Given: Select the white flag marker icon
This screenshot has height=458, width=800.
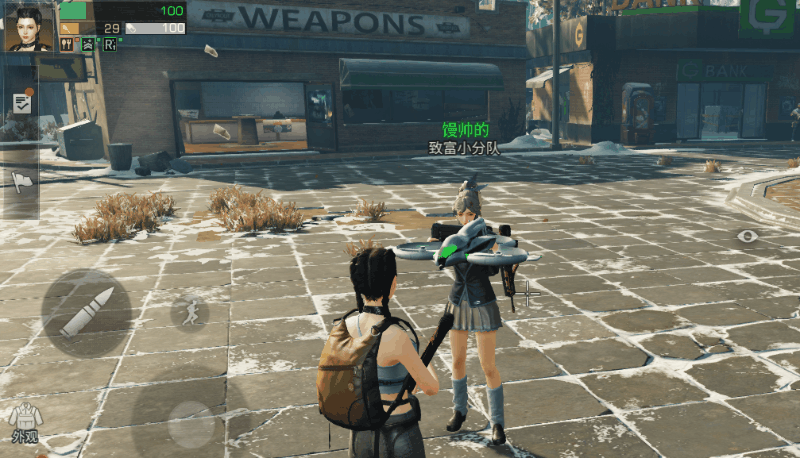Looking at the screenshot, I should pyautogui.click(x=22, y=180).
